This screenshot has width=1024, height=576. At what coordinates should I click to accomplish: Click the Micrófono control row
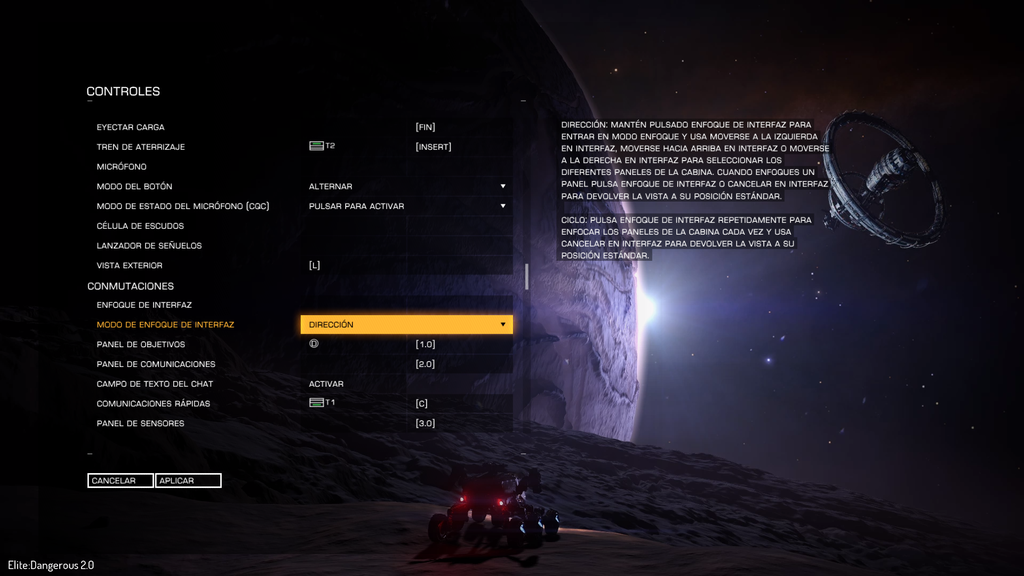122,167
